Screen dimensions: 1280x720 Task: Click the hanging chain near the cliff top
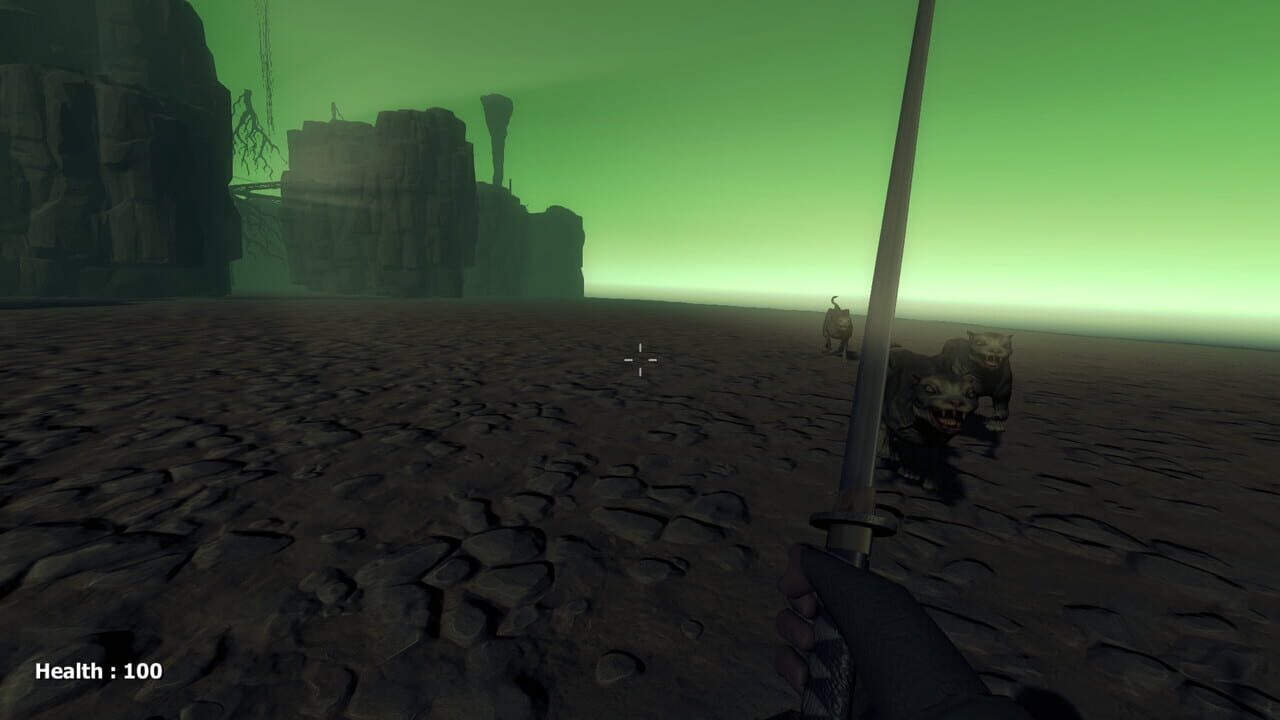(265, 60)
